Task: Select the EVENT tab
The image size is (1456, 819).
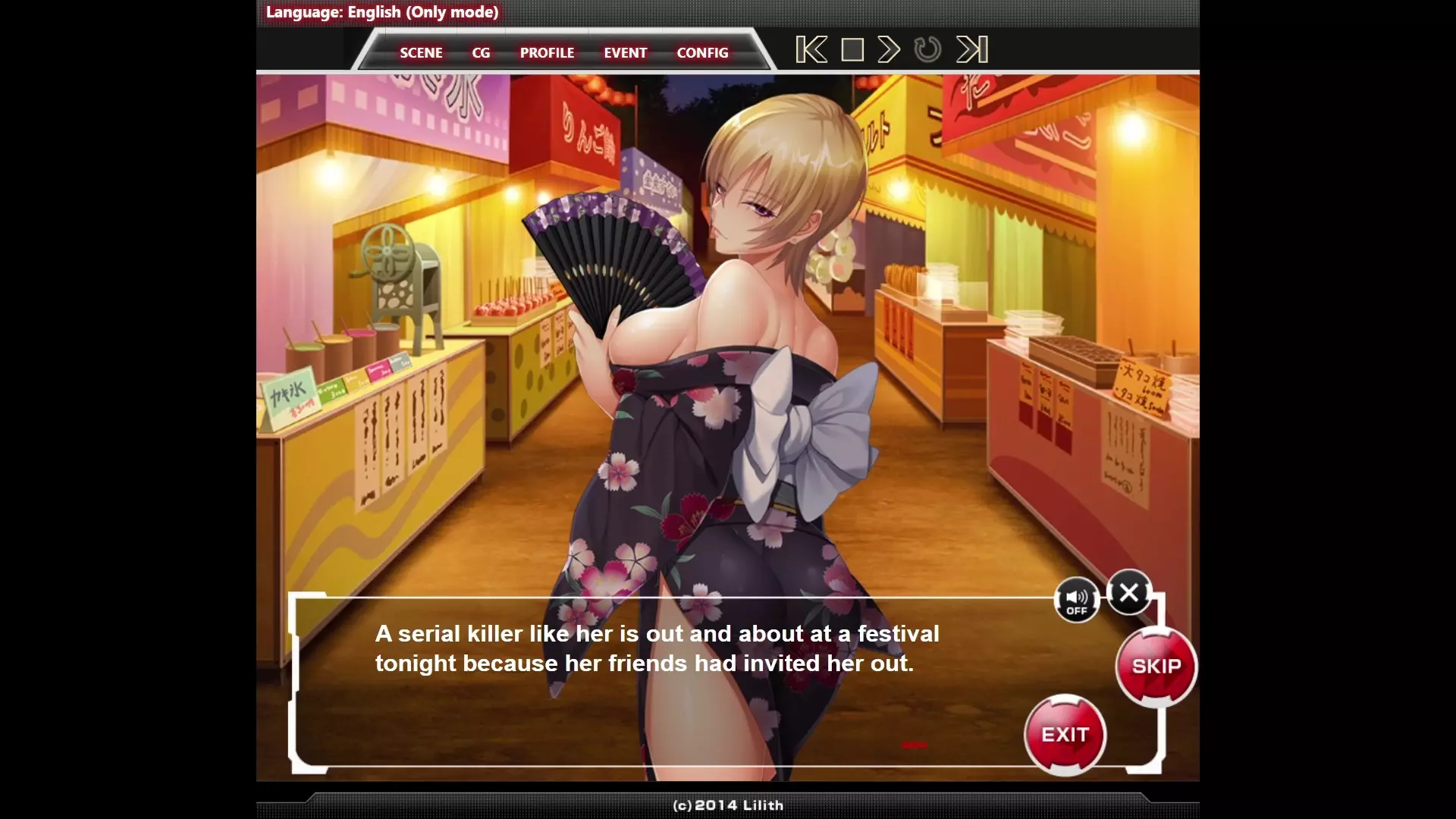Action: tap(625, 53)
